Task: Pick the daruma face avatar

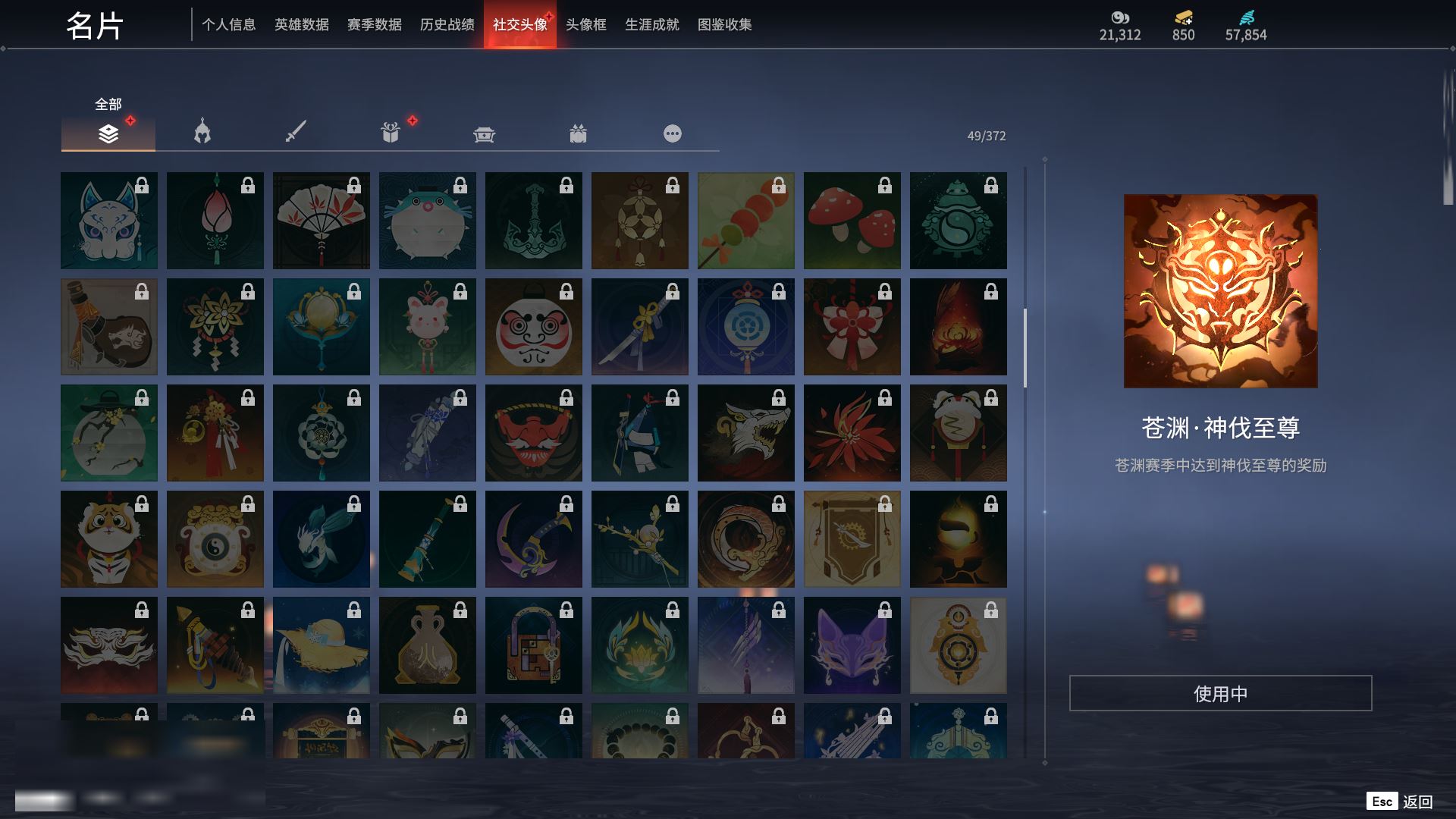Action: (534, 327)
